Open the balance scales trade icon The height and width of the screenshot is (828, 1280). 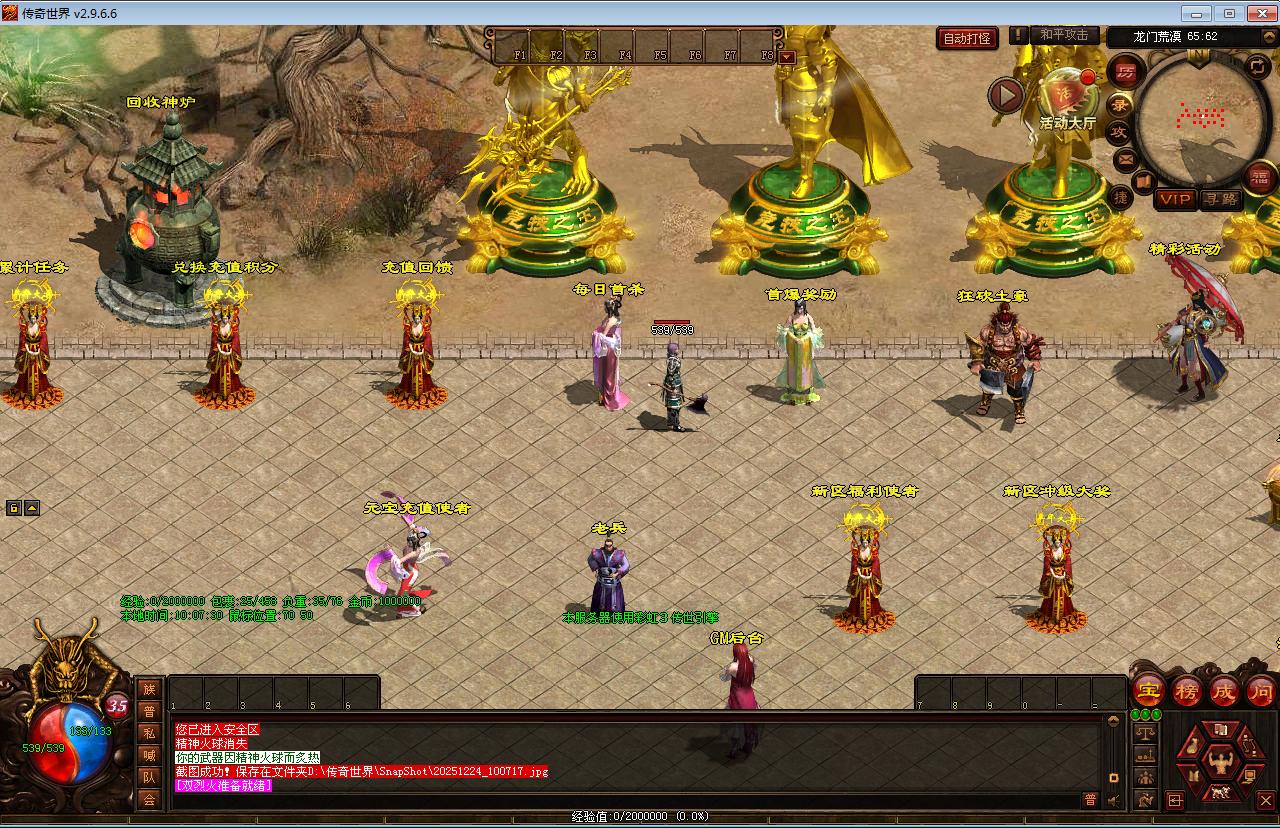[x=1146, y=732]
